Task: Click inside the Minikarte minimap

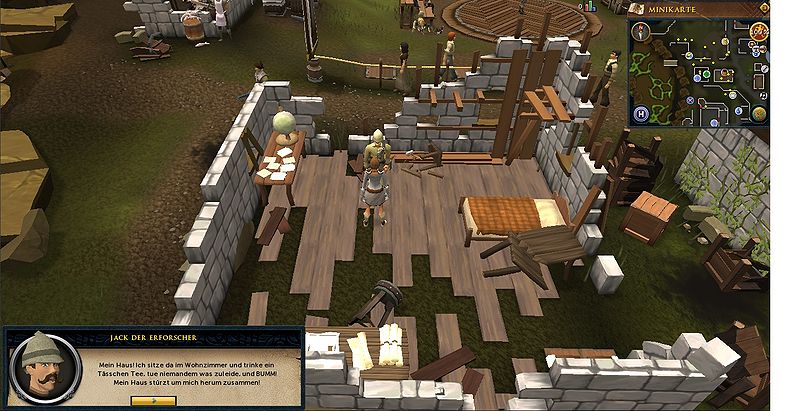Action: pos(698,75)
